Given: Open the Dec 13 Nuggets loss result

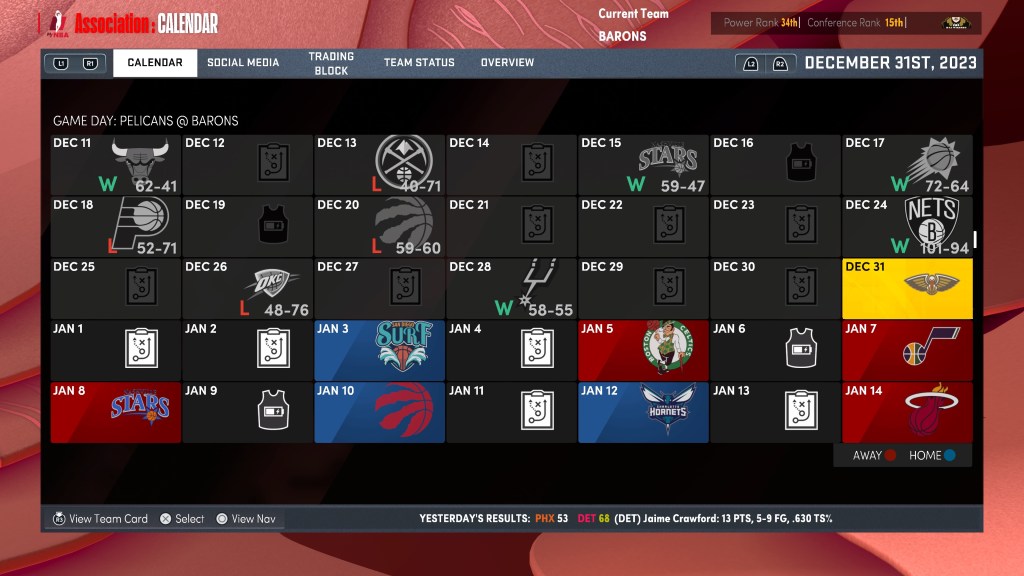Looking at the screenshot, I should coord(379,165).
